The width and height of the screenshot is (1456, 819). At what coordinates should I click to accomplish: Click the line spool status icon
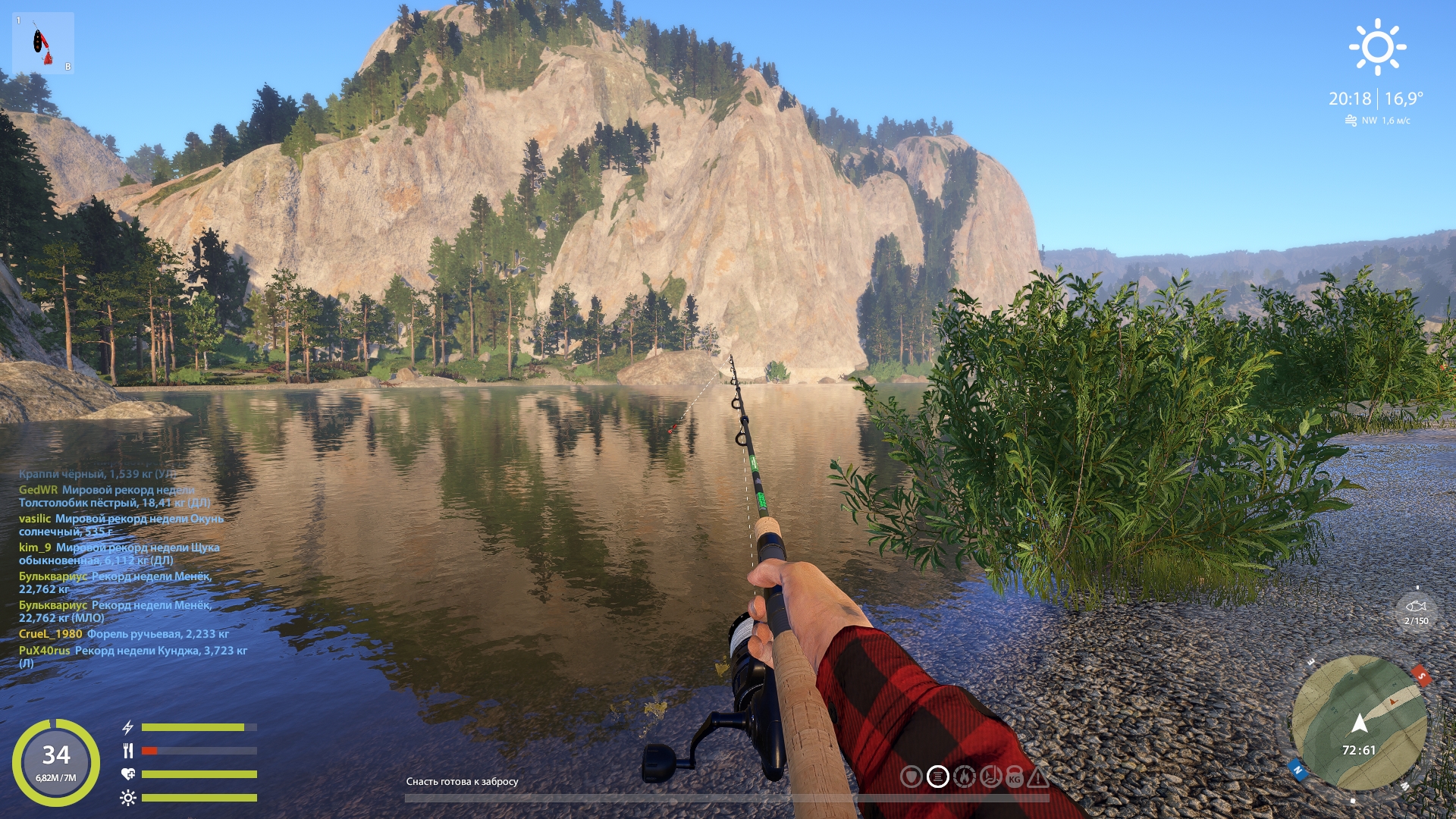click(x=938, y=777)
